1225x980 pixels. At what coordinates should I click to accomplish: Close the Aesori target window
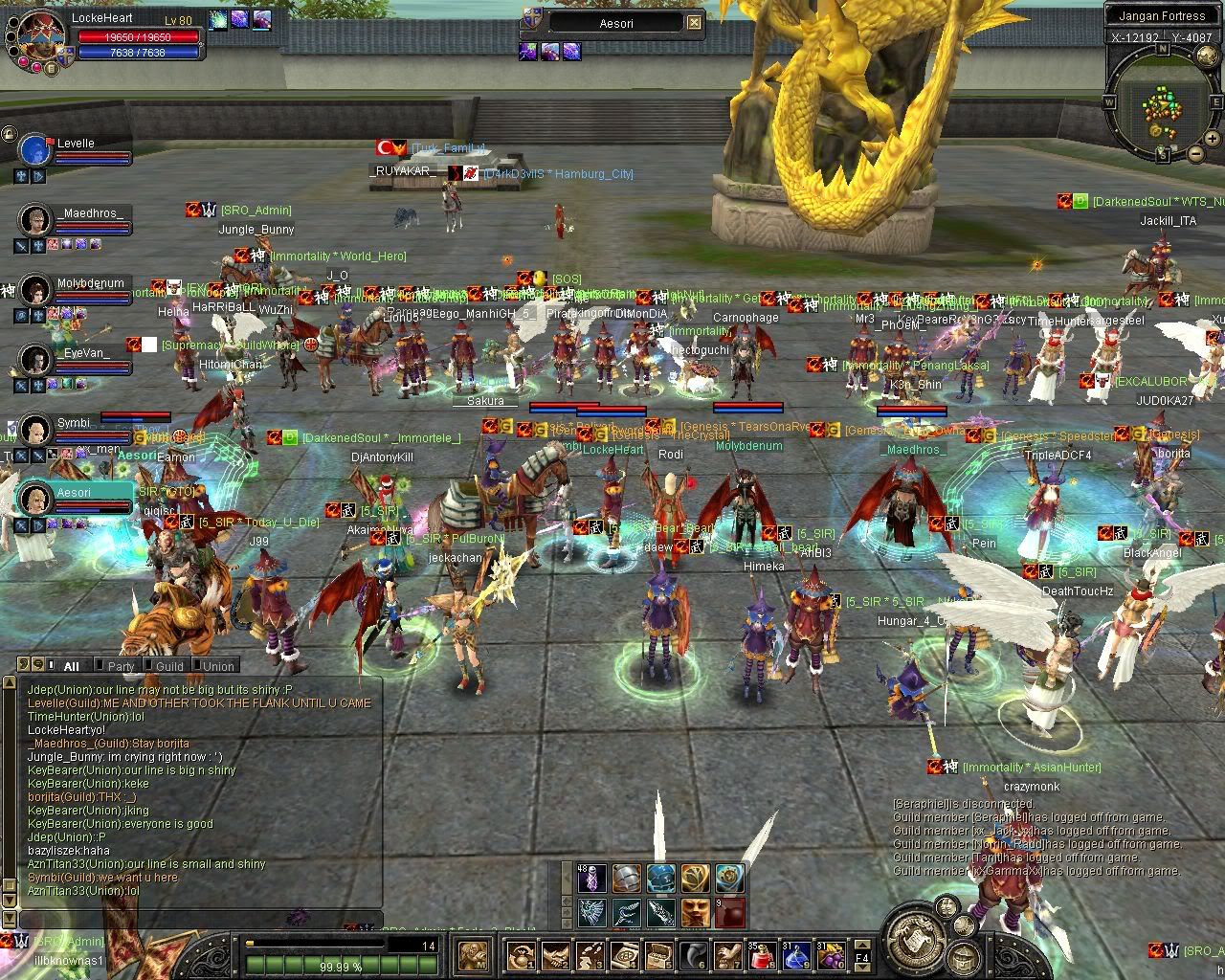pos(695,23)
